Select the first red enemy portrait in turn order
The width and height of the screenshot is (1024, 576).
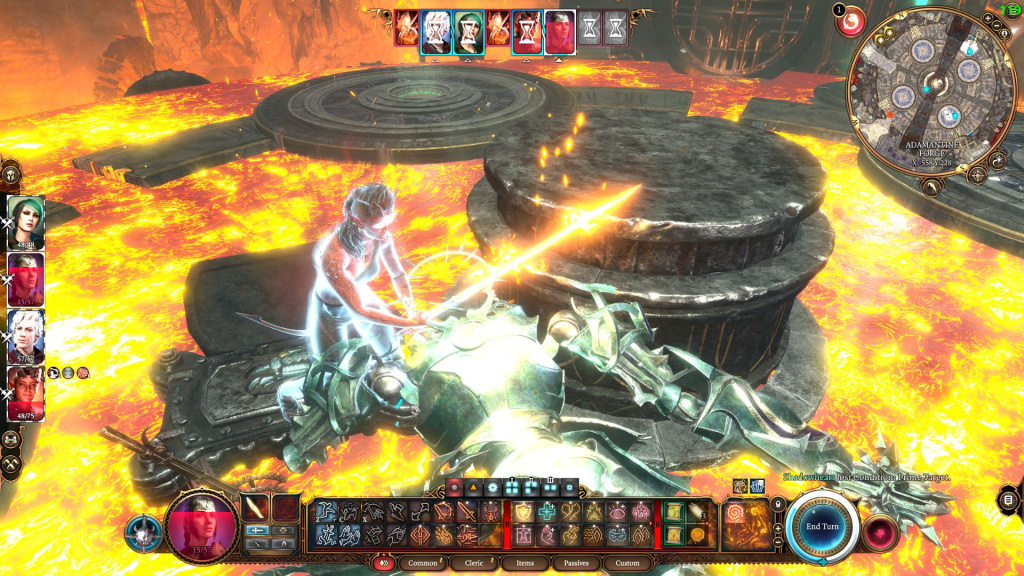click(x=406, y=30)
